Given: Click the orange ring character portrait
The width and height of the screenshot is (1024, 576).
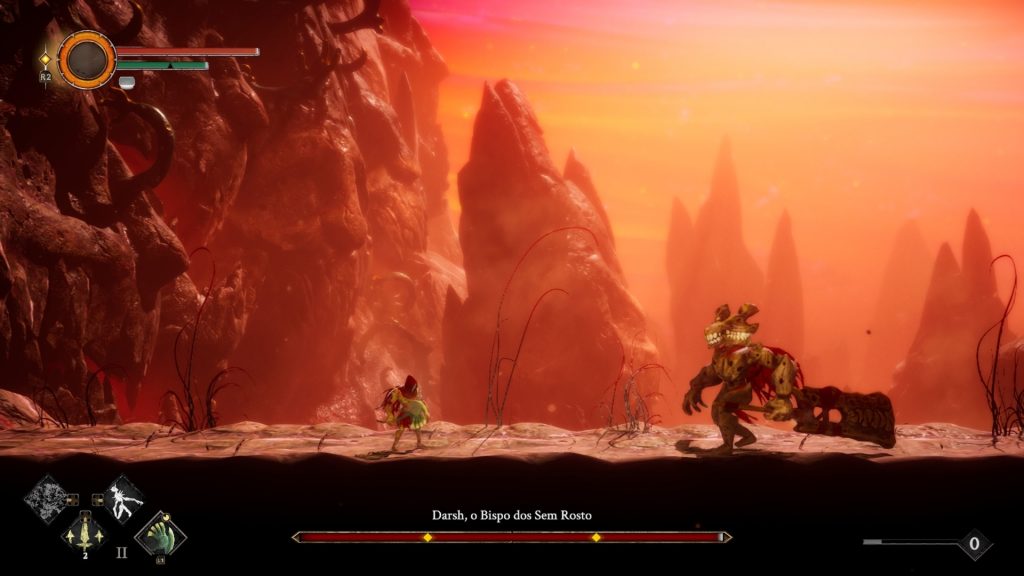Looking at the screenshot, I should coord(87,58).
